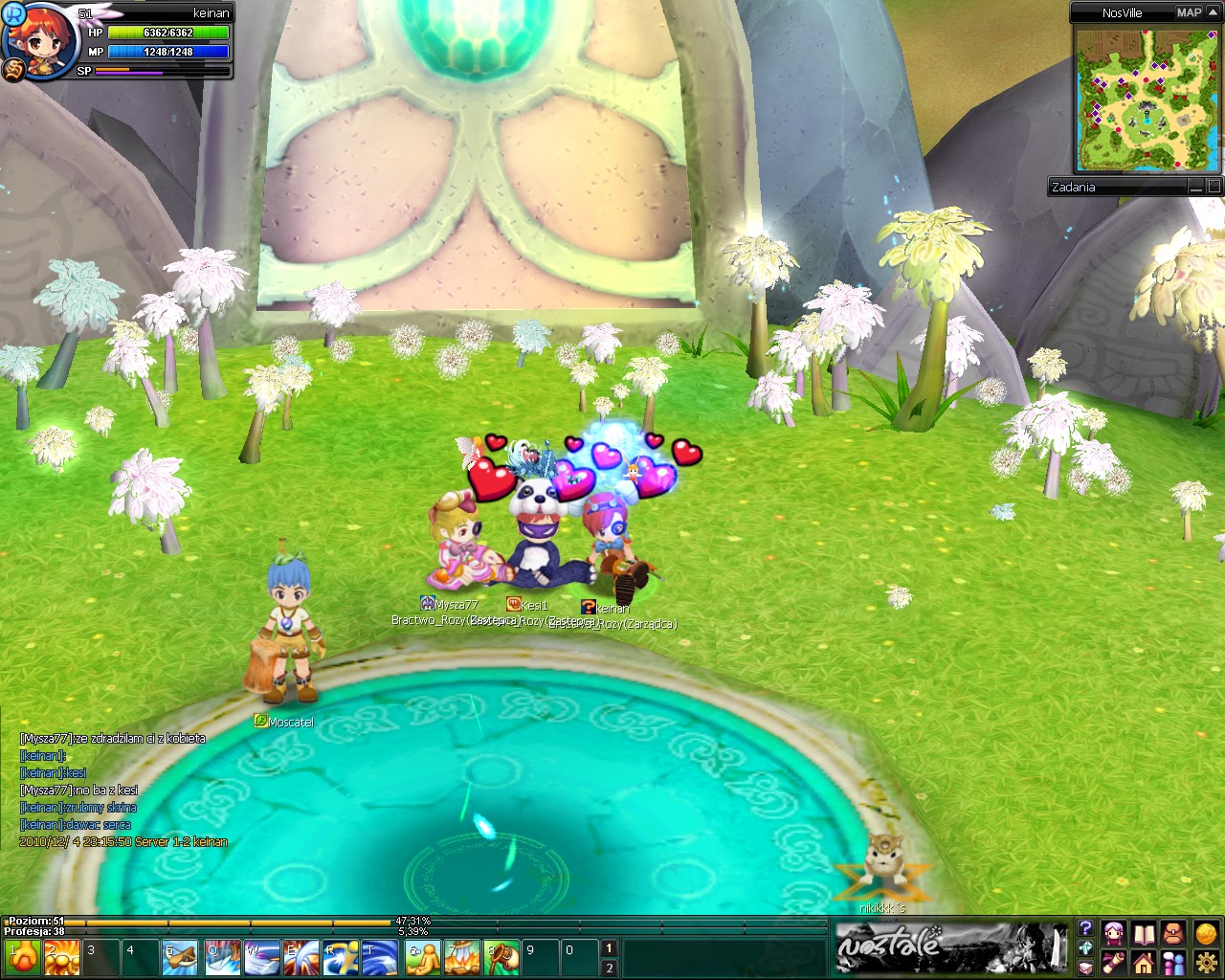This screenshot has height=980, width=1225.
Task: Expand the Zadania quest window
Action: [x=1214, y=188]
